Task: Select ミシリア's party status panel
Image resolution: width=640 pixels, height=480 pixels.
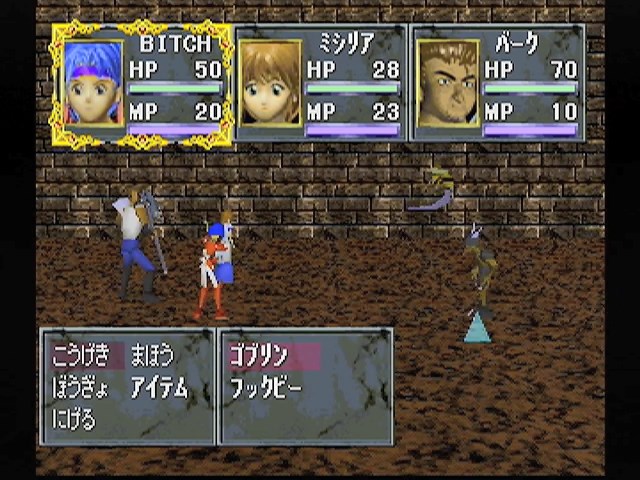Action: (320, 85)
